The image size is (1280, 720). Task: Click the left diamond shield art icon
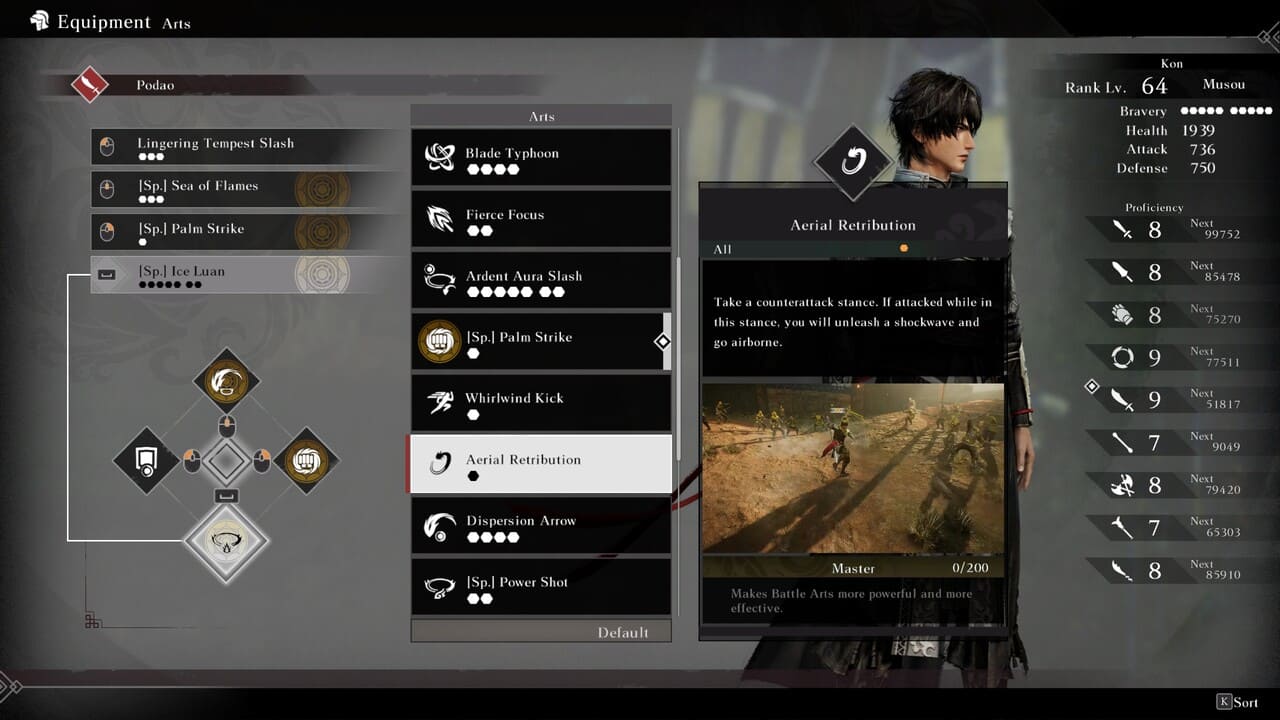click(146, 461)
